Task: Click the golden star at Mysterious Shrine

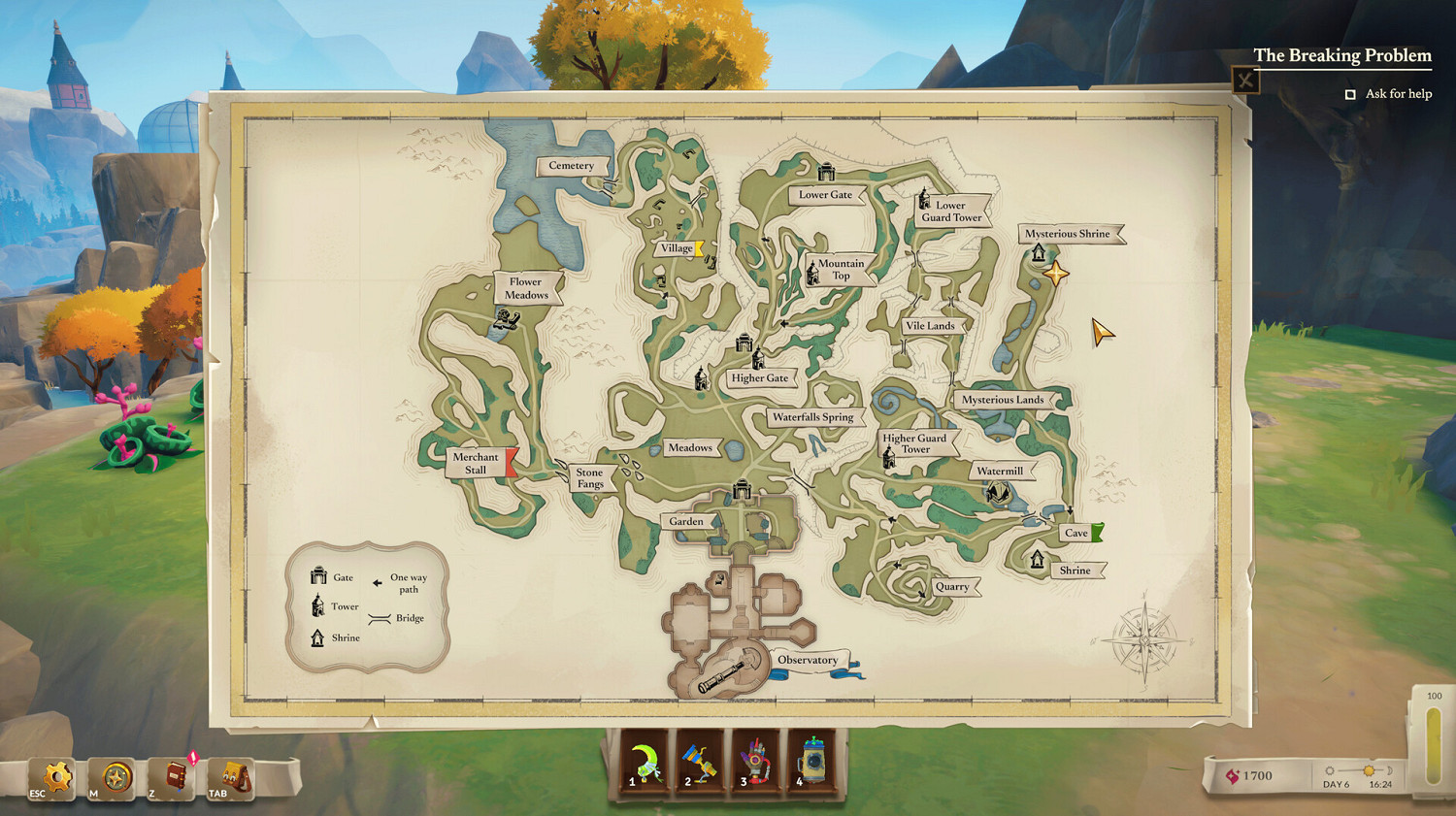Action: [x=1054, y=275]
